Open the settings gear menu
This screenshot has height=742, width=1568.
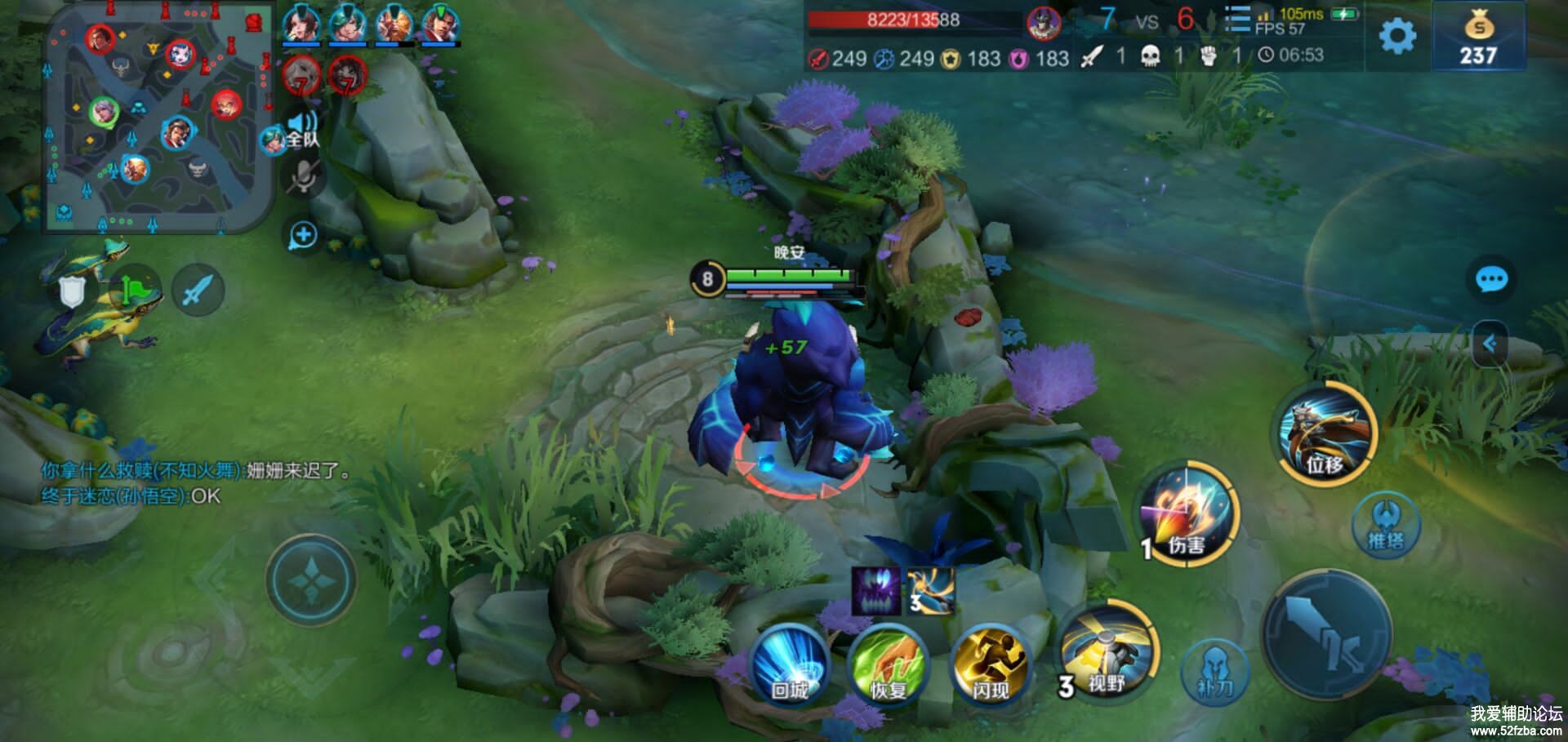(1396, 37)
